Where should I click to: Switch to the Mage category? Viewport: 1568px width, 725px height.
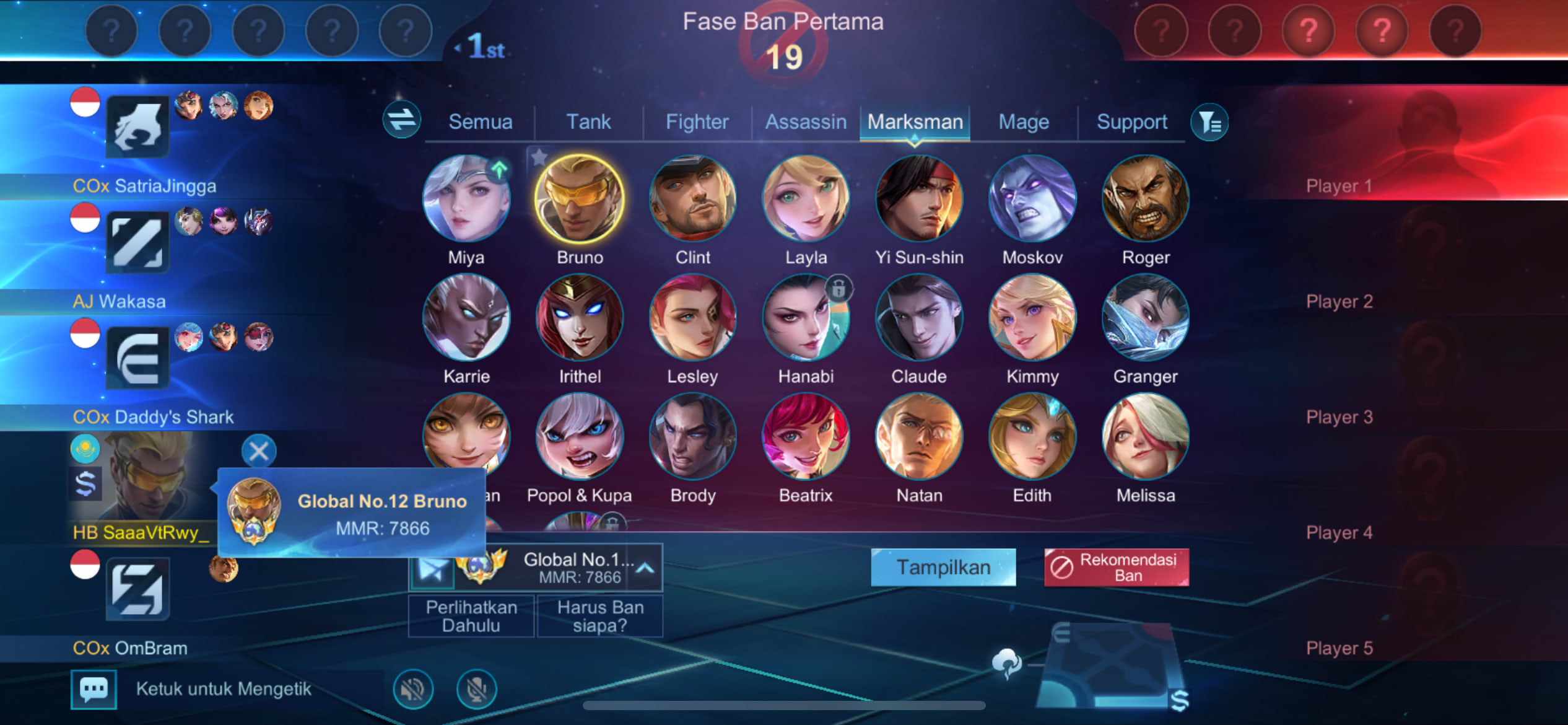coord(1024,122)
